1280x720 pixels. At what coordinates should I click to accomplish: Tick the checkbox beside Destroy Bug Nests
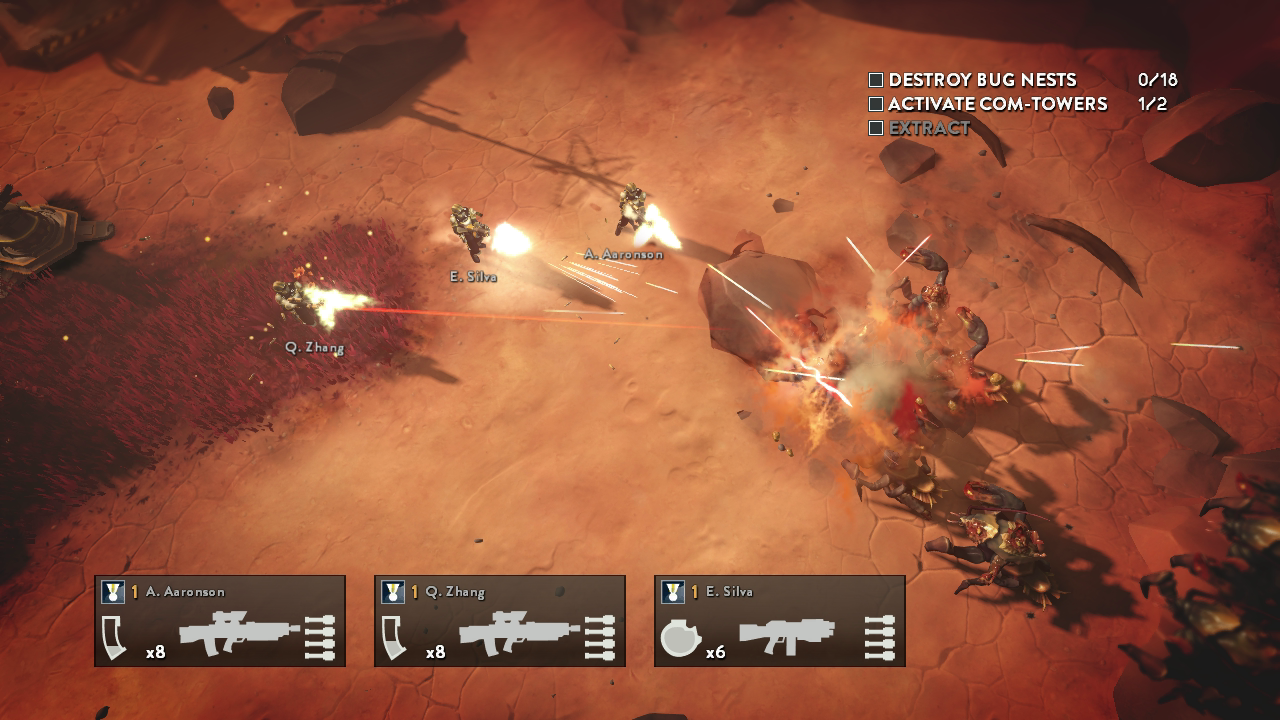pos(876,80)
